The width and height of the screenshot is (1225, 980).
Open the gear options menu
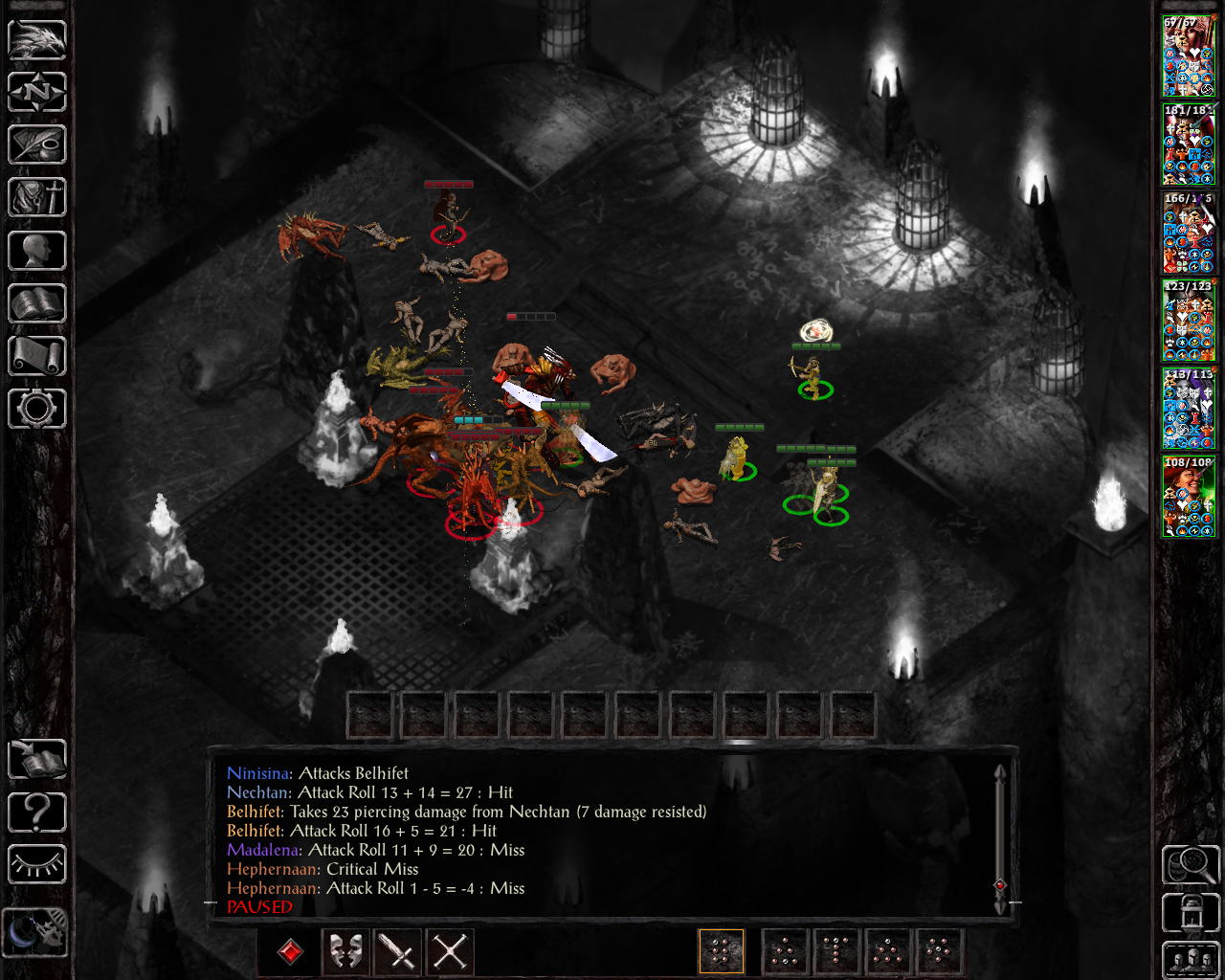(x=37, y=409)
